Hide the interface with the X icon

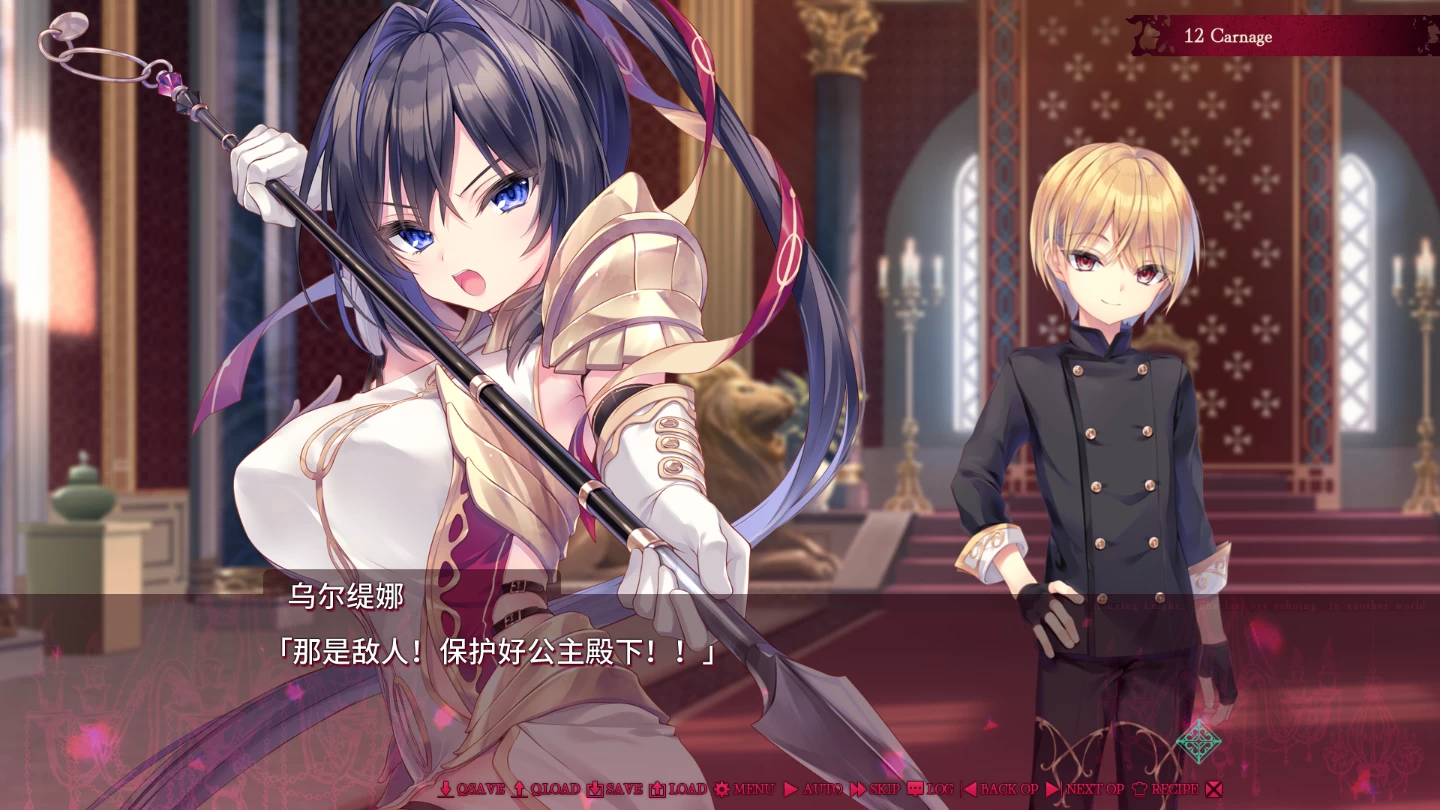[x=1213, y=789]
